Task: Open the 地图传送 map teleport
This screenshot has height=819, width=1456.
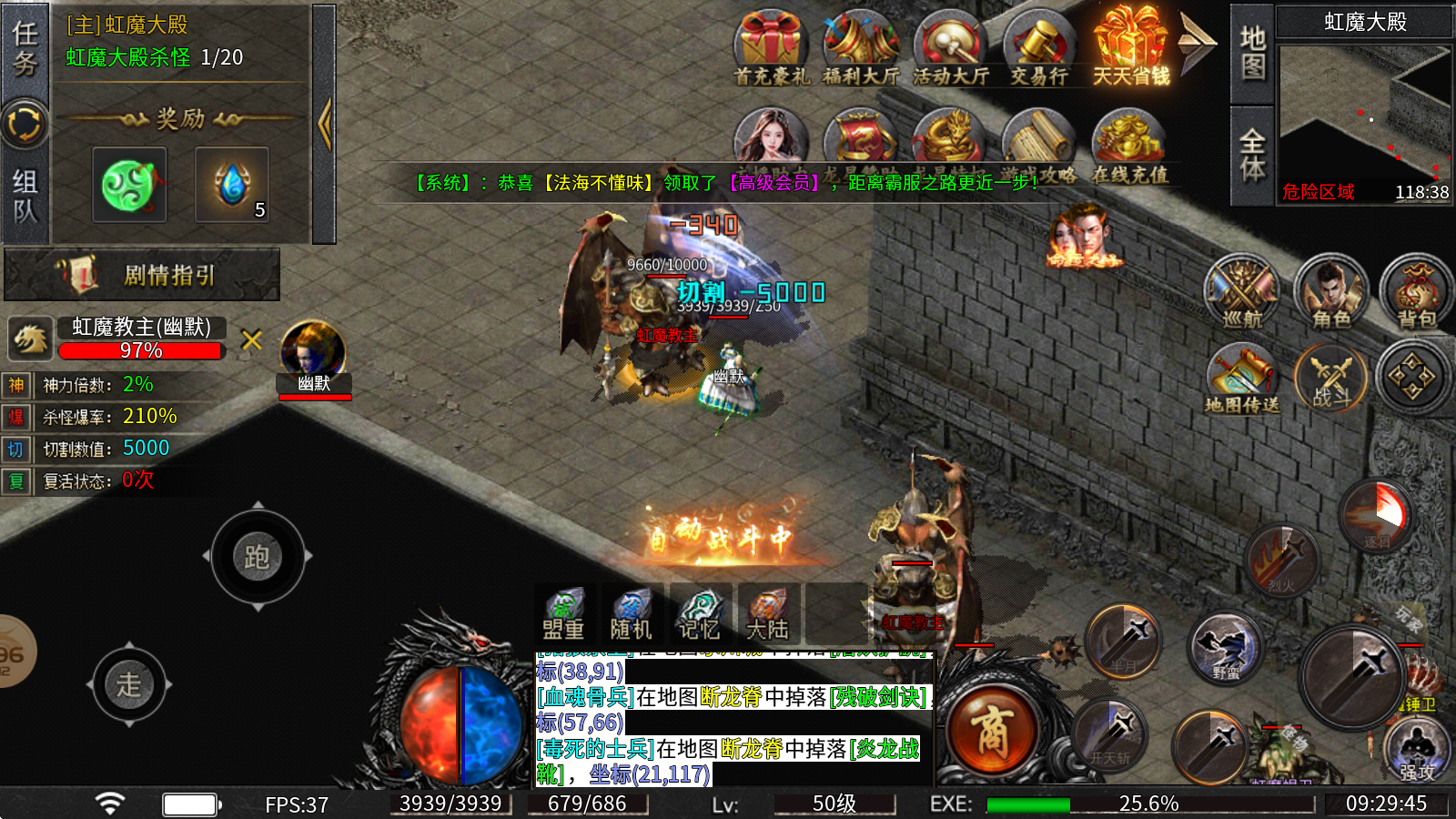Action: tap(1242, 378)
